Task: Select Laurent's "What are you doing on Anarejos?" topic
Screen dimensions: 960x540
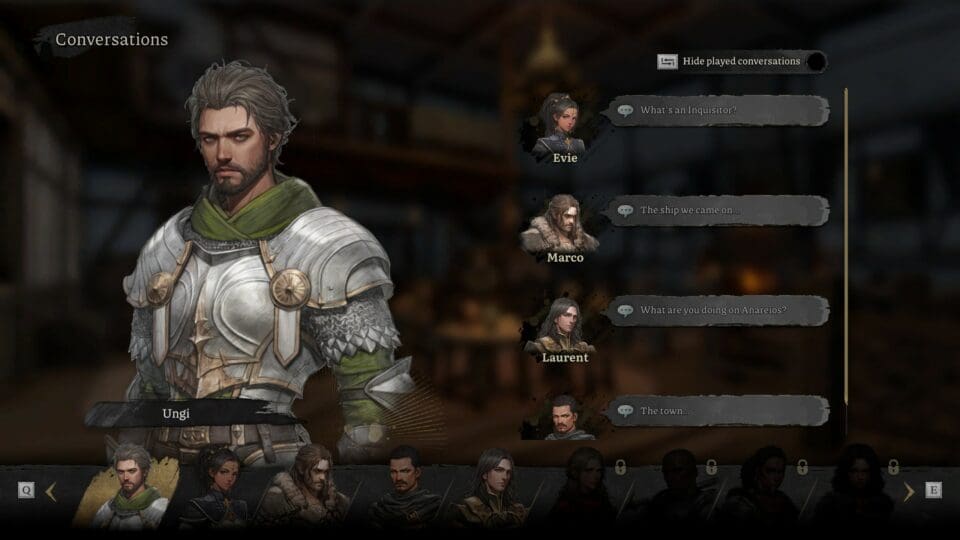Action: [x=718, y=310]
